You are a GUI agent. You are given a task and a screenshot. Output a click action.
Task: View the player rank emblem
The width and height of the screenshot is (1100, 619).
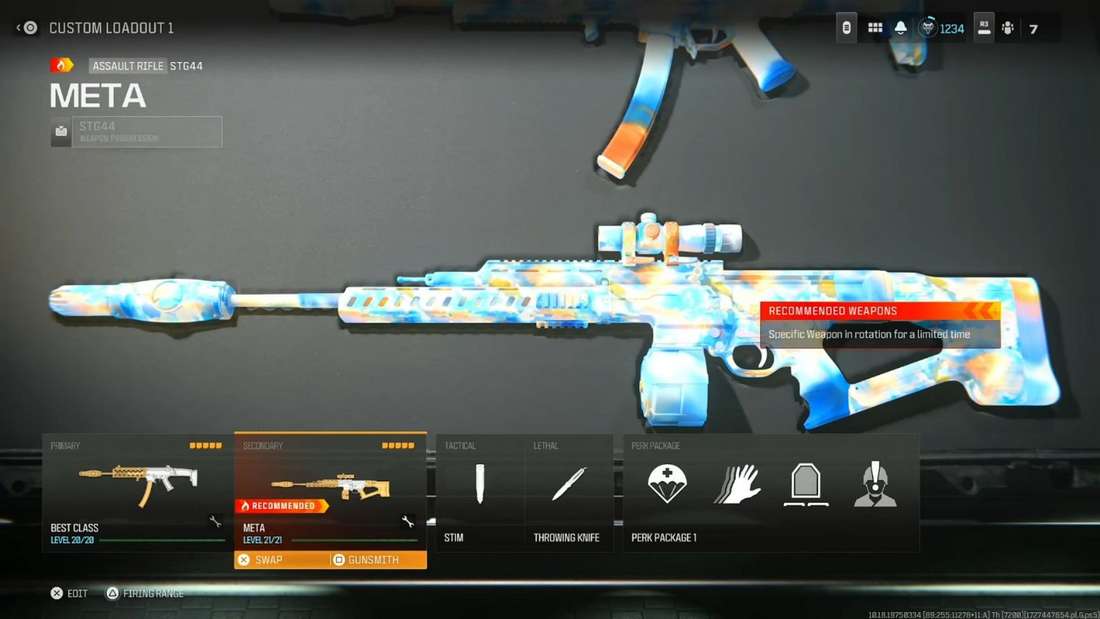point(929,28)
